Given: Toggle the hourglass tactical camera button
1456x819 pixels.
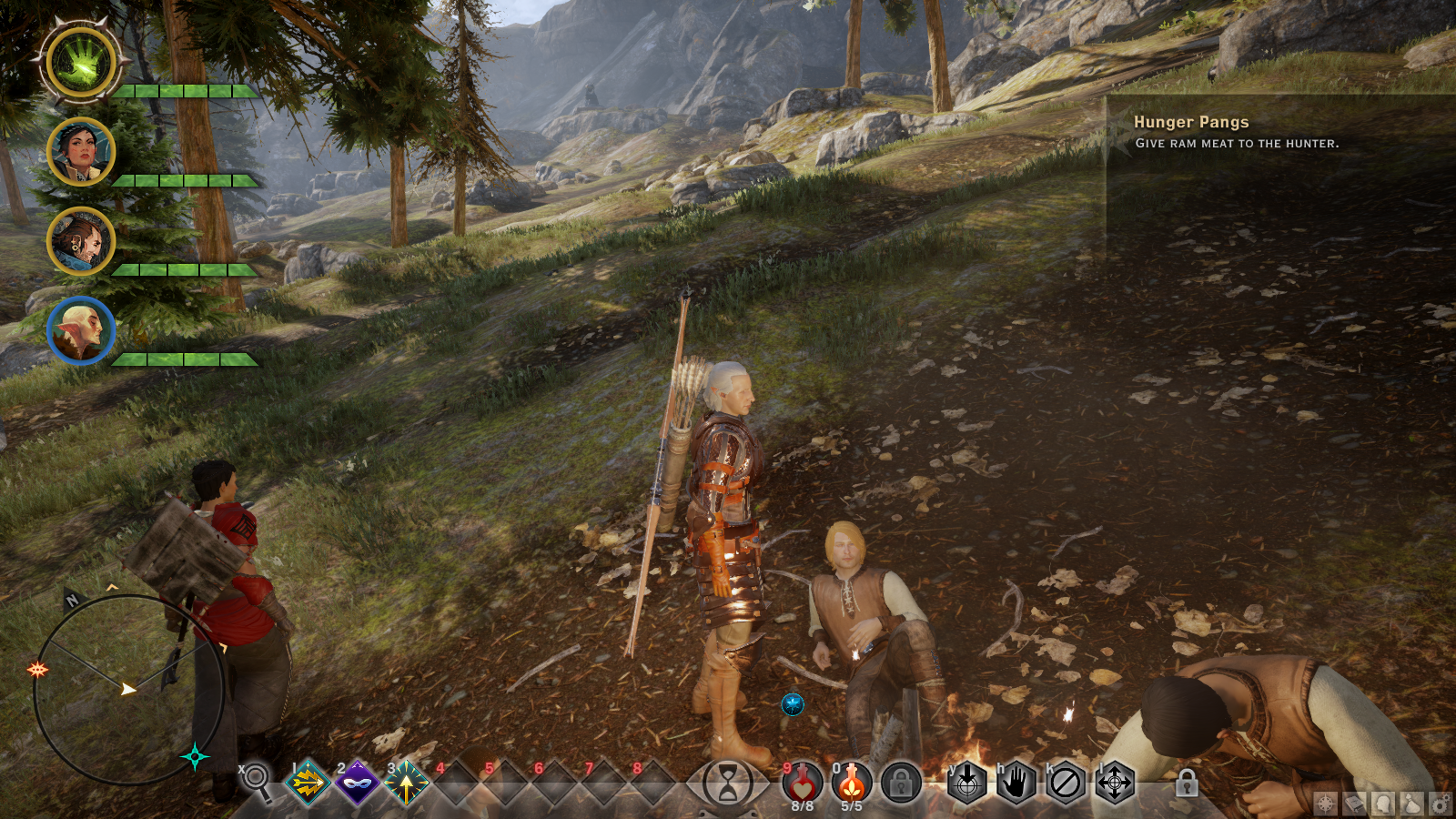Looking at the screenshot, I should point(728,783).
